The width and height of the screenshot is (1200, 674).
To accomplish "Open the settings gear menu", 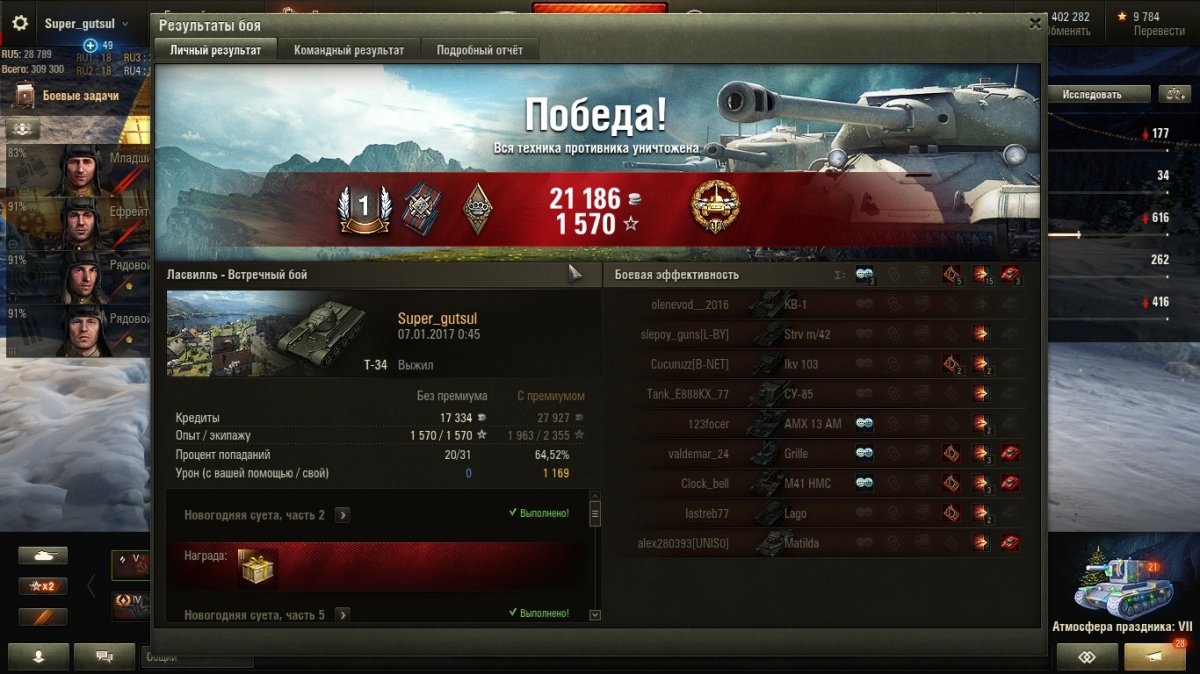I will pos(19,23).
